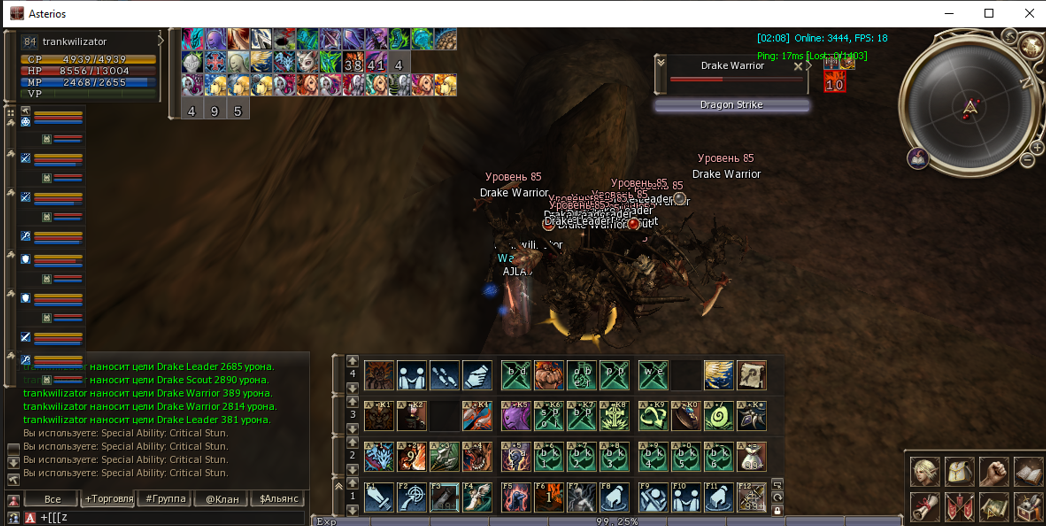Select the #Группа chat tab
Screen dimensions: 1046x526
pyautogui.click(x=166, y=498)
